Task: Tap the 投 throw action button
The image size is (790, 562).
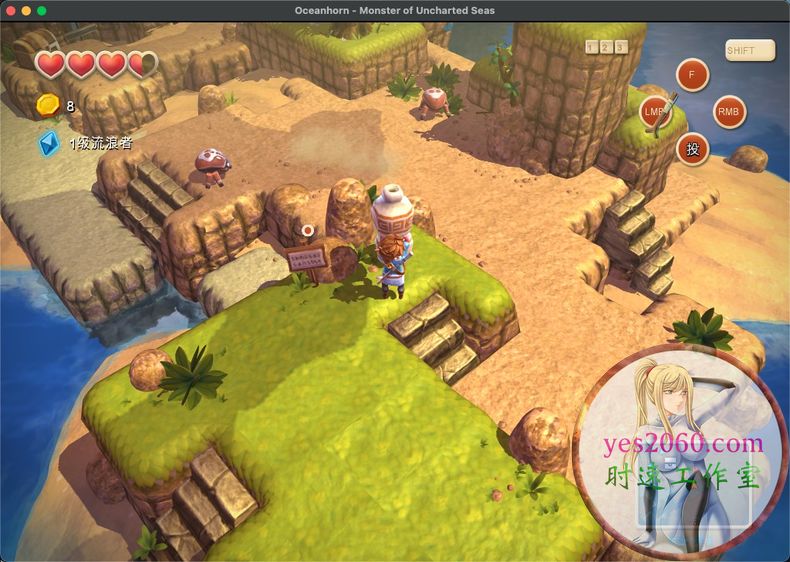Action: 692,148
